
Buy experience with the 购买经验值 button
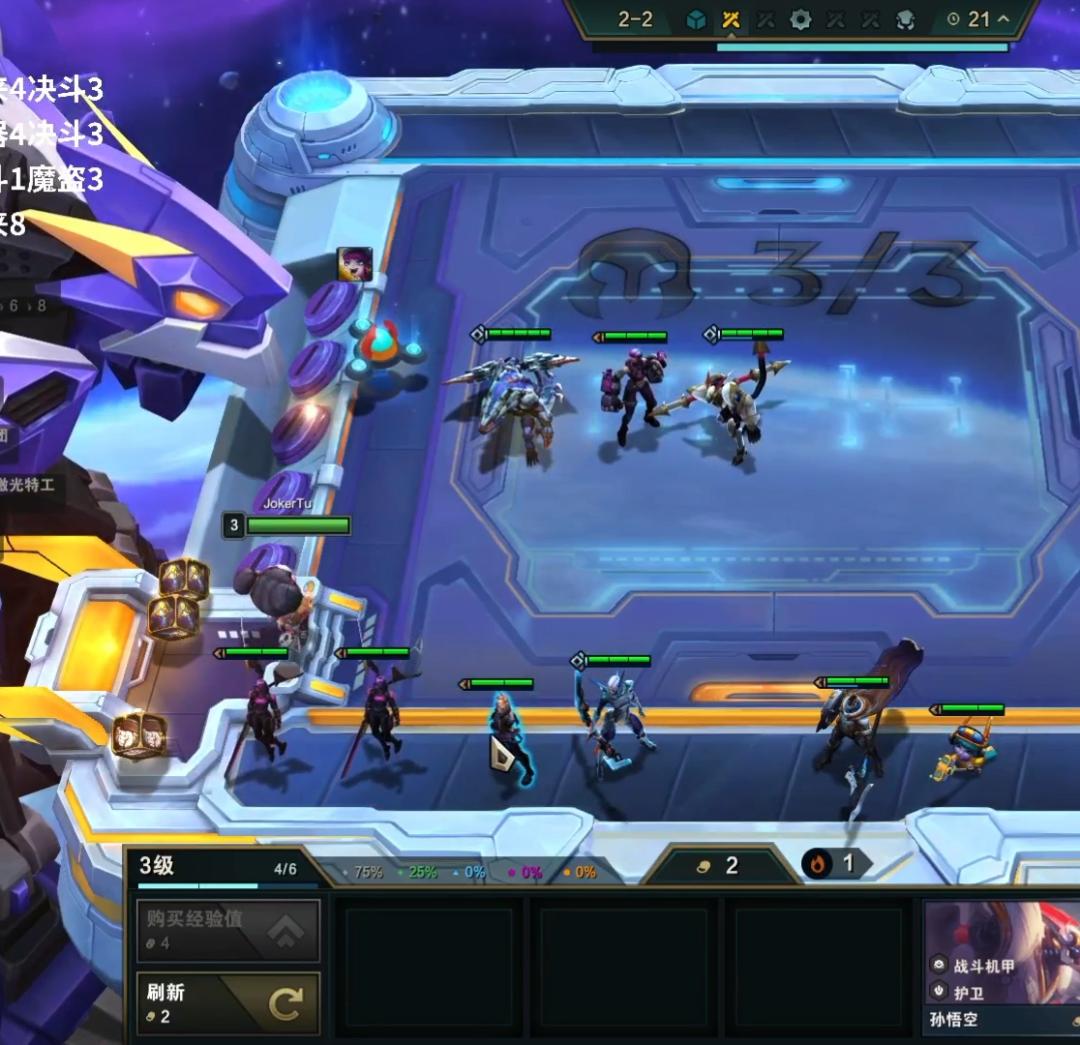coord(228,930)
